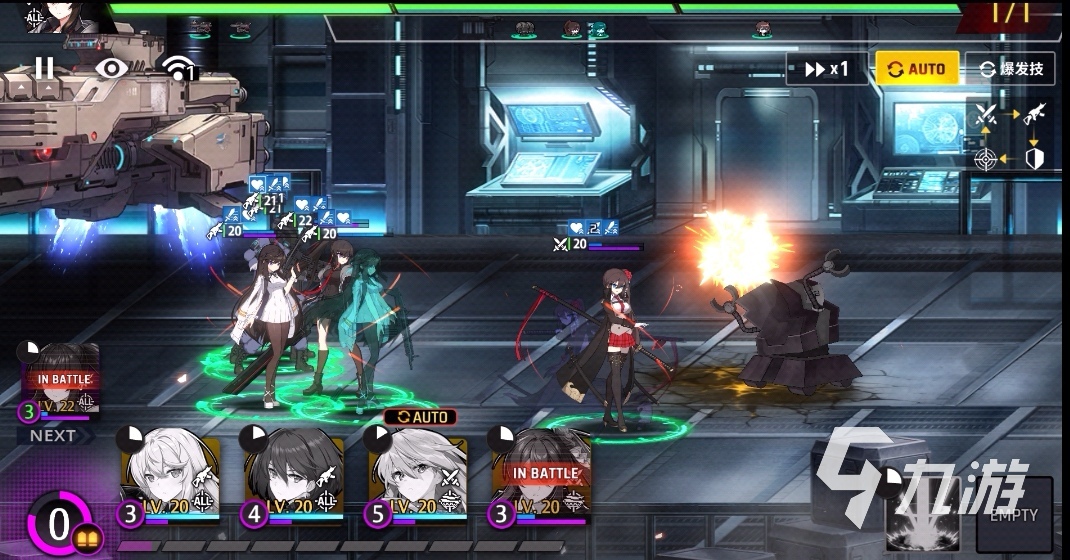1070x560 pixels.
Task: Open the class advantage chart icon
Action: 1010,135
